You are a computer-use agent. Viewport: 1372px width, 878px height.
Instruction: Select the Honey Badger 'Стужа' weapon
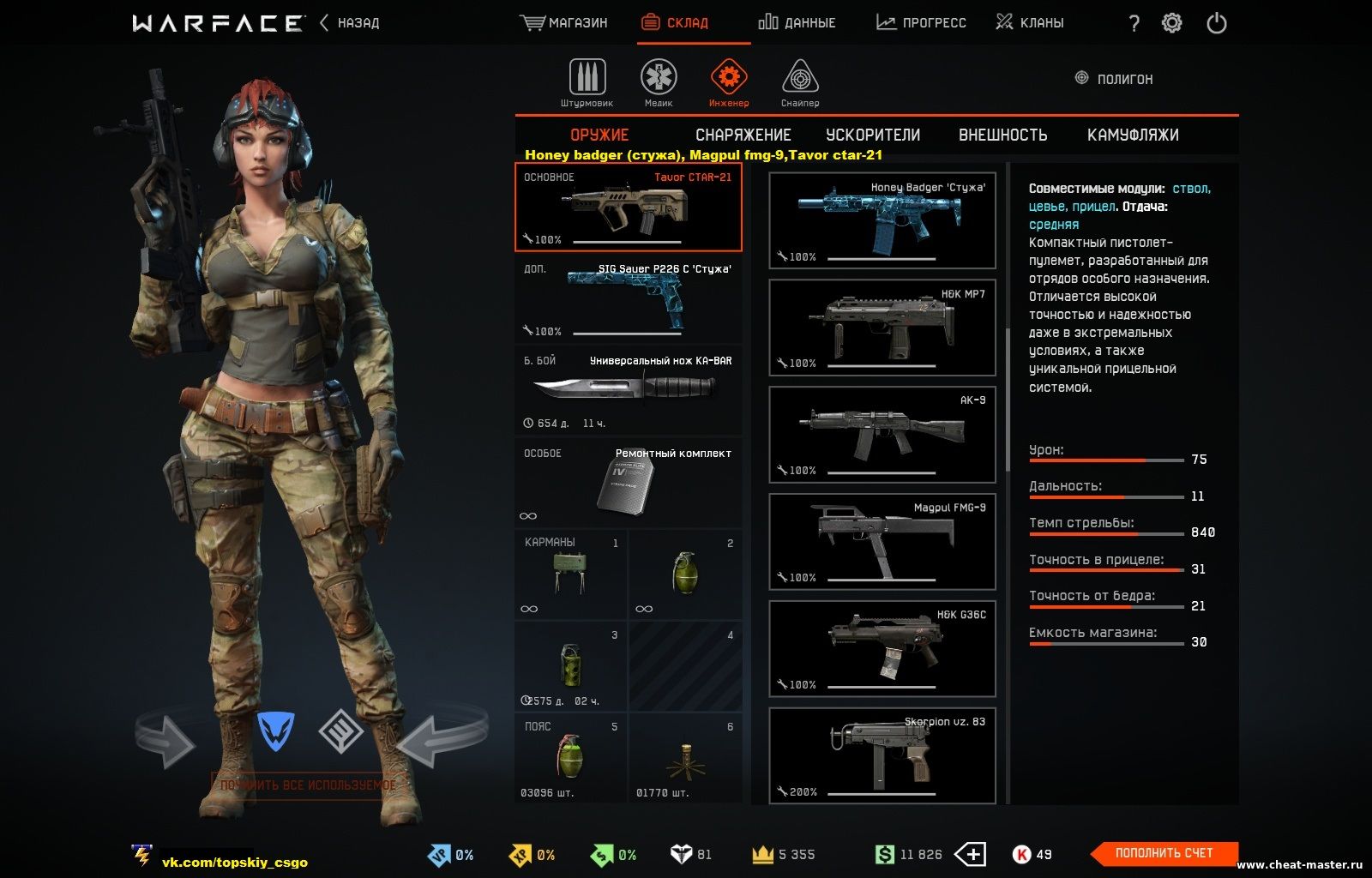[x=882, y=220]
